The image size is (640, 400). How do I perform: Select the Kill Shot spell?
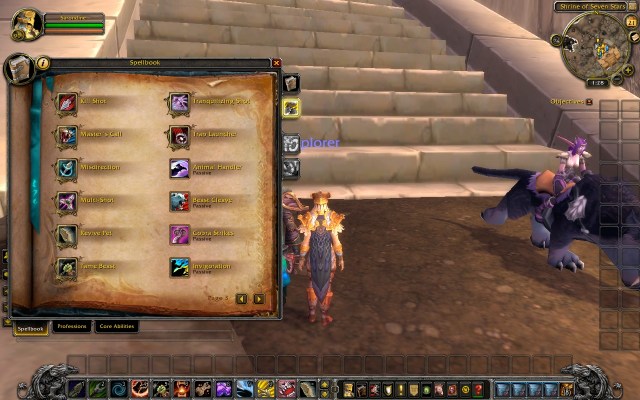tap(67, 102)
